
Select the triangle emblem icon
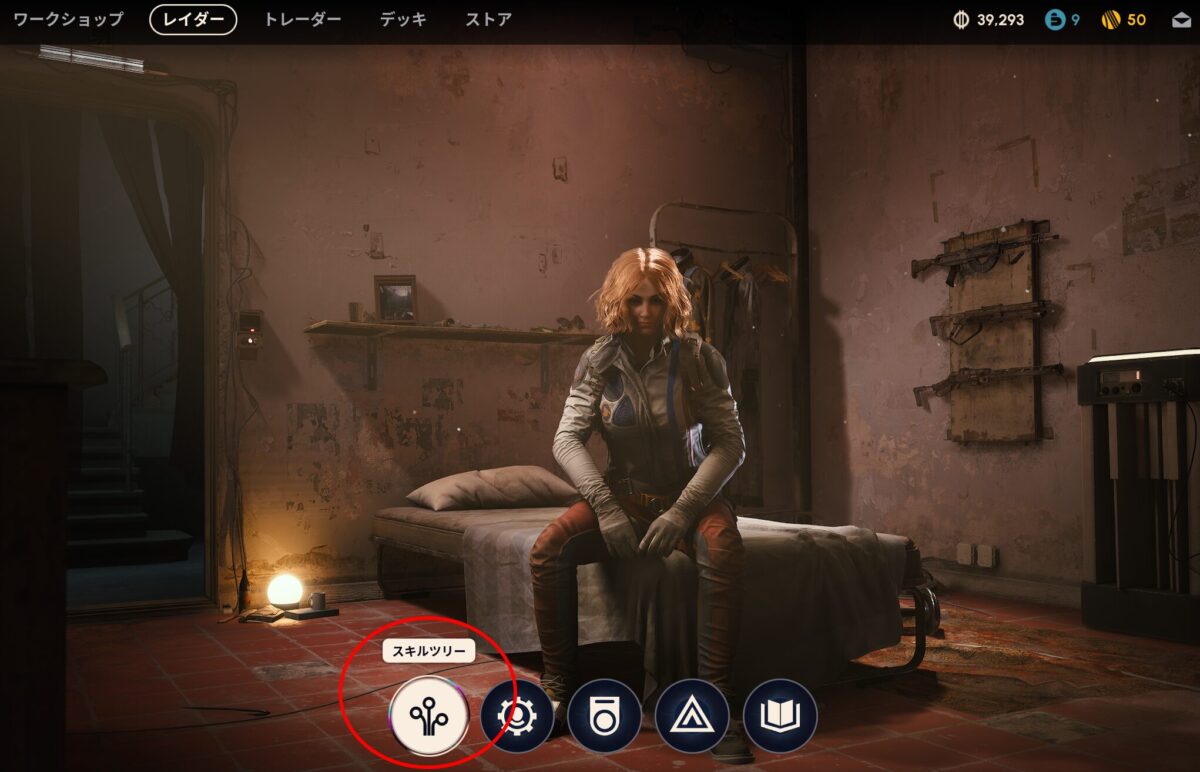click(x=692, y=716)
